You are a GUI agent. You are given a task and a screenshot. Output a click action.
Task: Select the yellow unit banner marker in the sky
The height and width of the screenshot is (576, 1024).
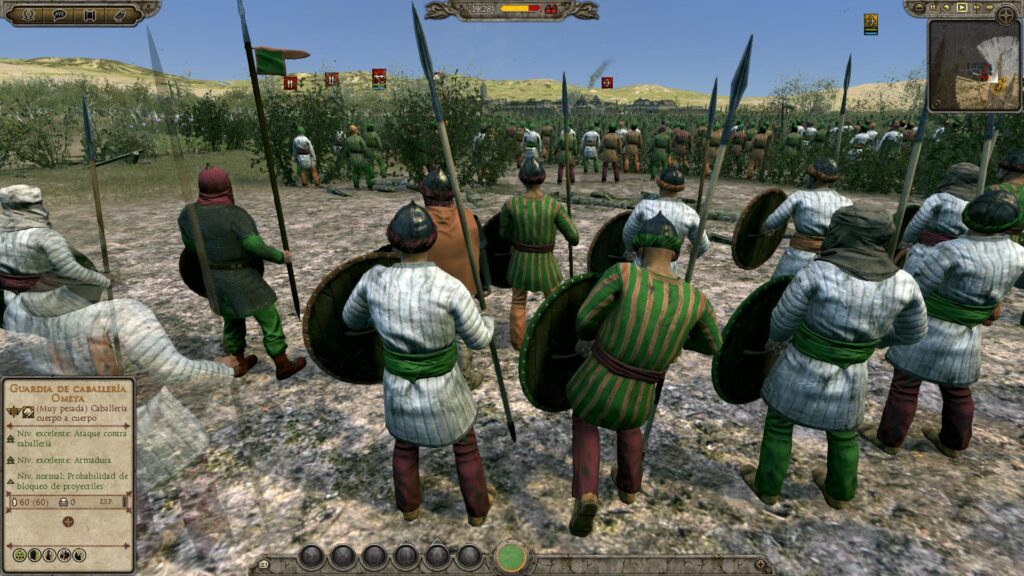point(871,24)
